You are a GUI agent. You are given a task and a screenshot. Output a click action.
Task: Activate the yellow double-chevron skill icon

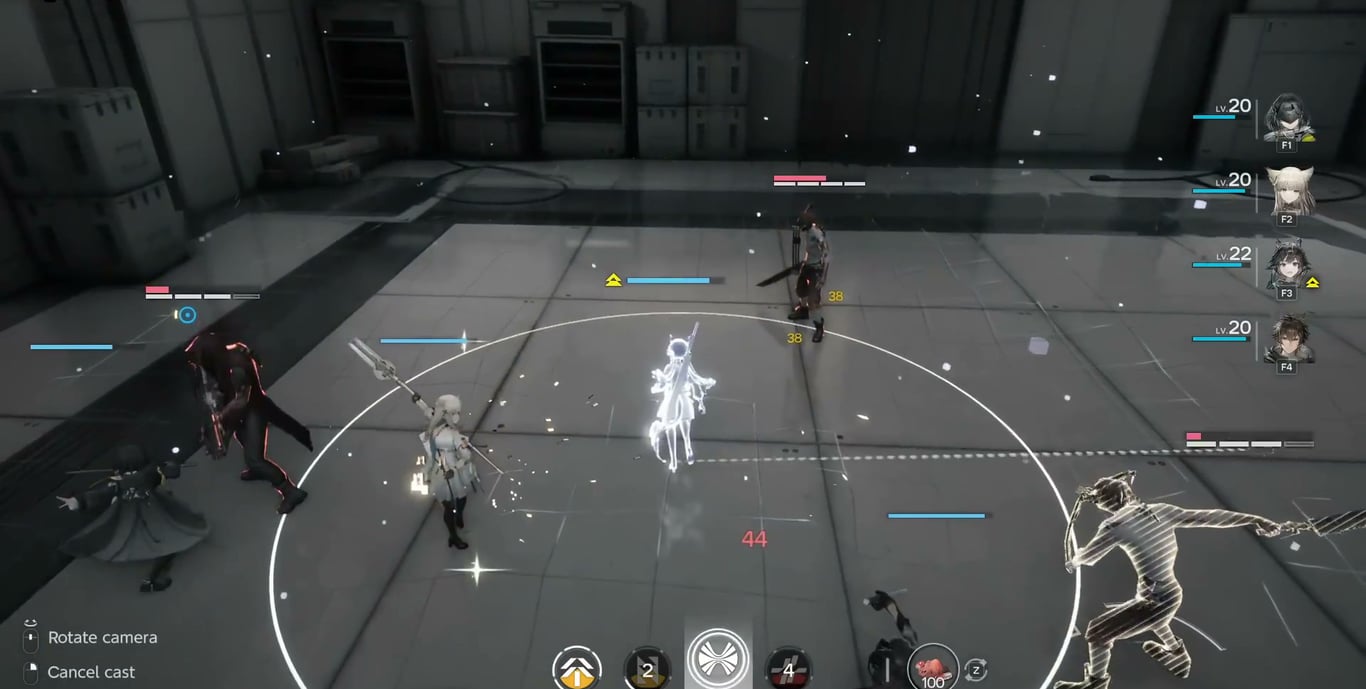tap(577, 669)
